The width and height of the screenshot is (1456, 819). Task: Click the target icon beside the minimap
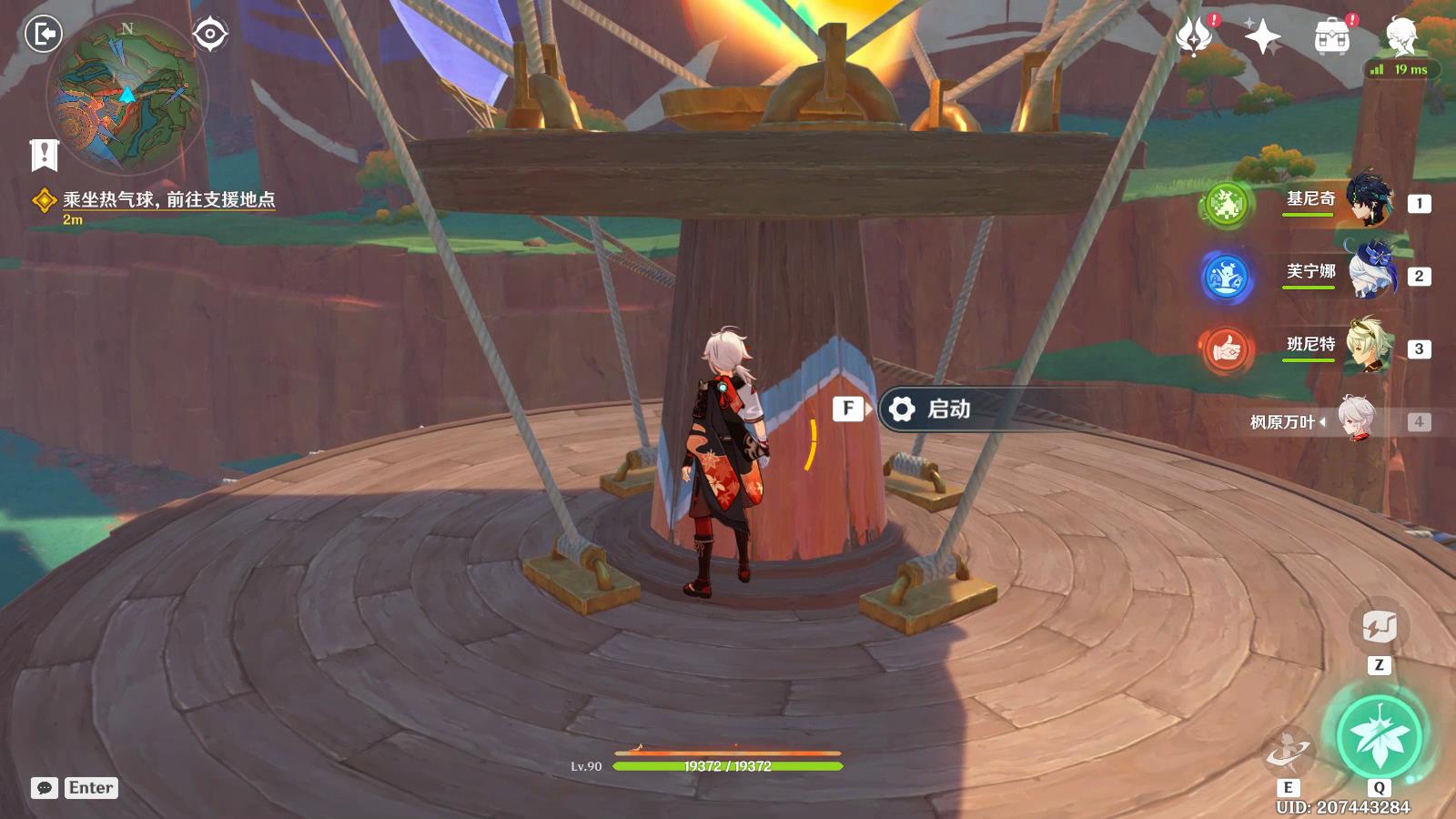coord(210,35)
